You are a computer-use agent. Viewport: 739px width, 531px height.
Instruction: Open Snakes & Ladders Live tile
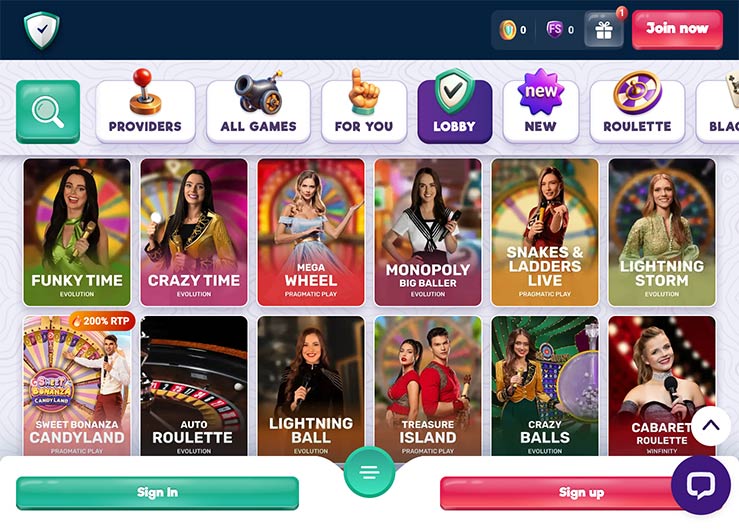(x=545, y=232)
